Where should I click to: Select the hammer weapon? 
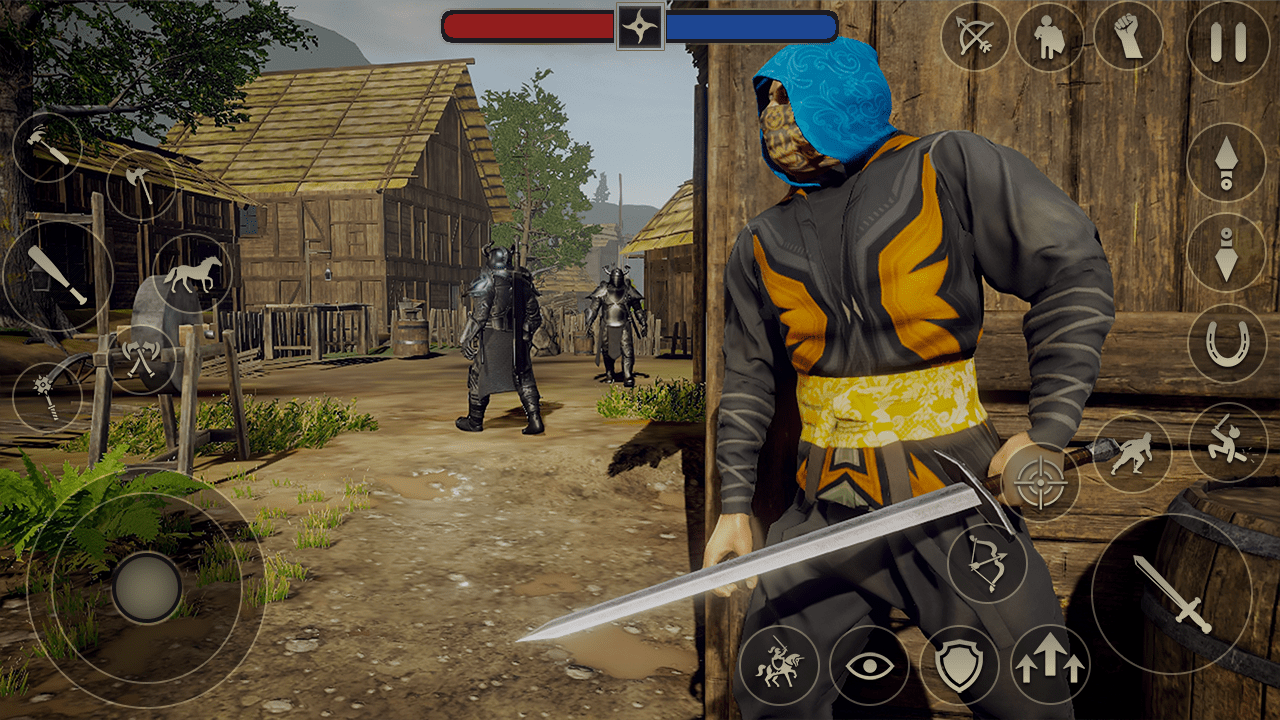(x=46, y=146)
